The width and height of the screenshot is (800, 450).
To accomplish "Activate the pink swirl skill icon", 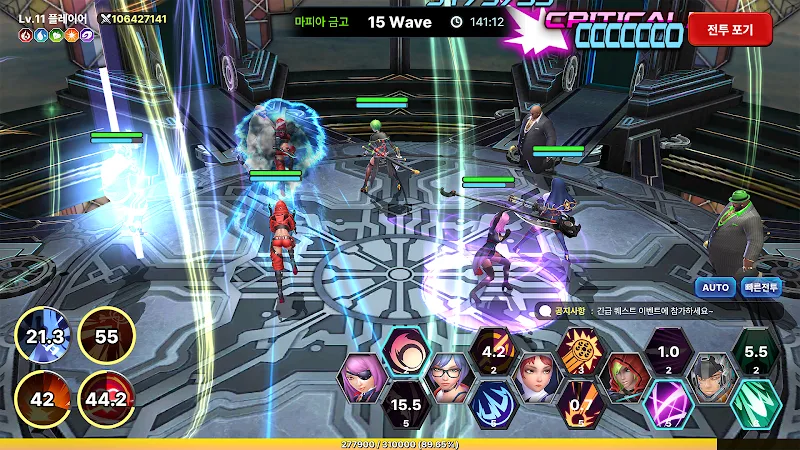I will pos(405,352).
